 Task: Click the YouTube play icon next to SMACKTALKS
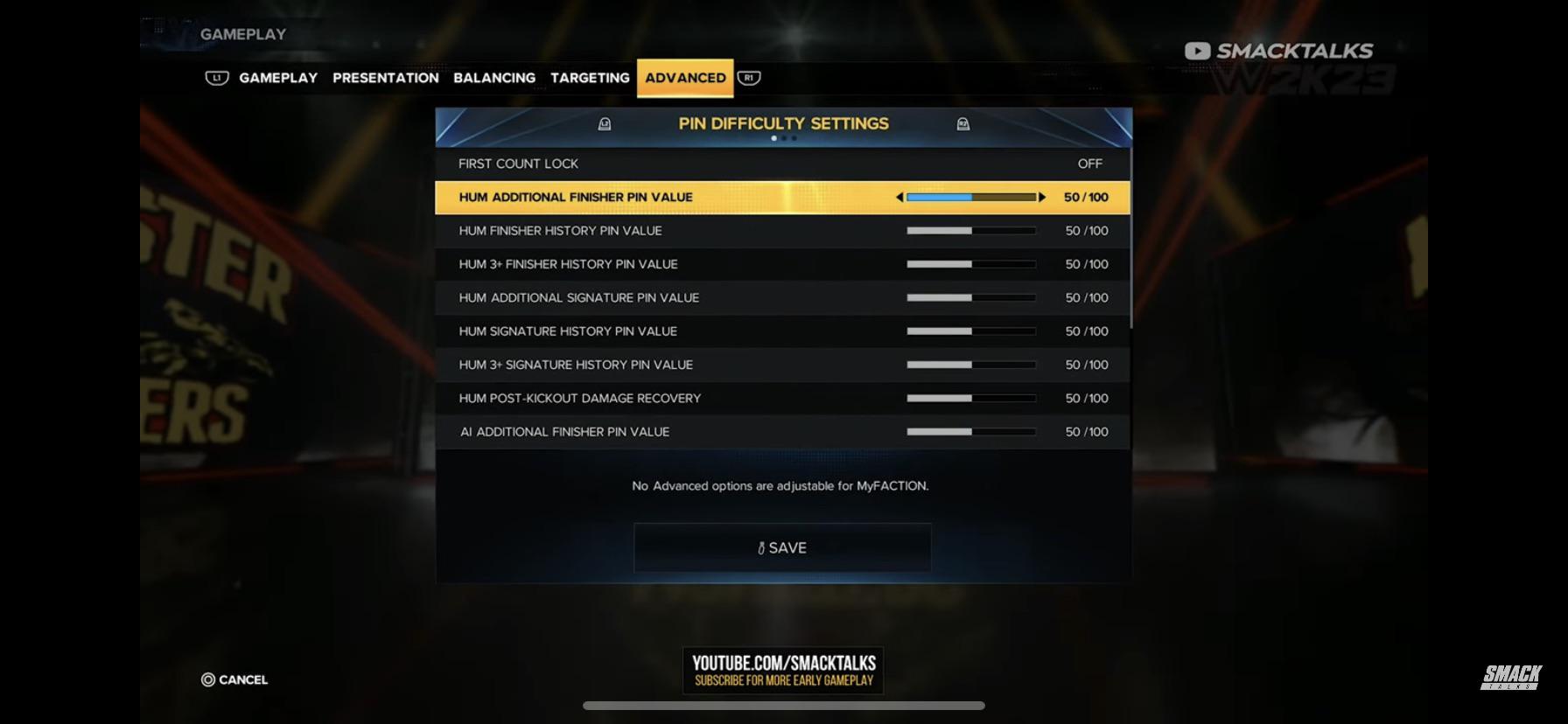coord(1198,51)
